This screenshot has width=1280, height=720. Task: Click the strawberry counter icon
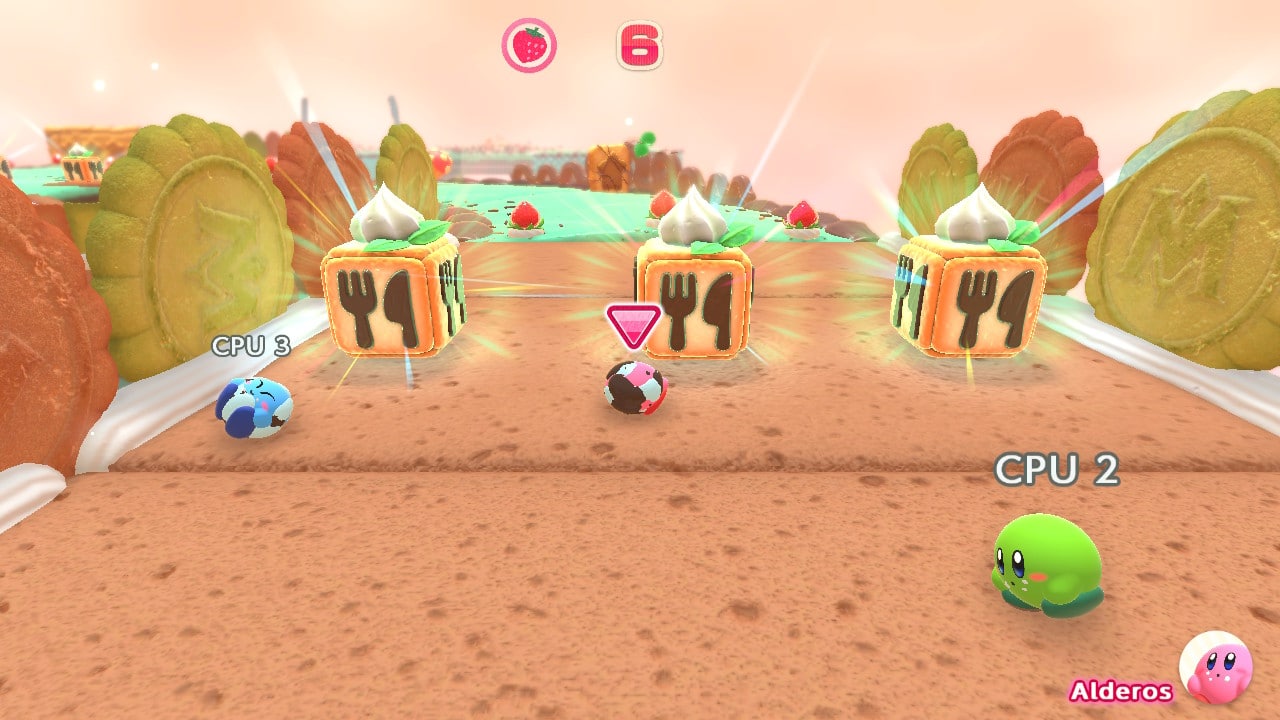tap(529, 45)
